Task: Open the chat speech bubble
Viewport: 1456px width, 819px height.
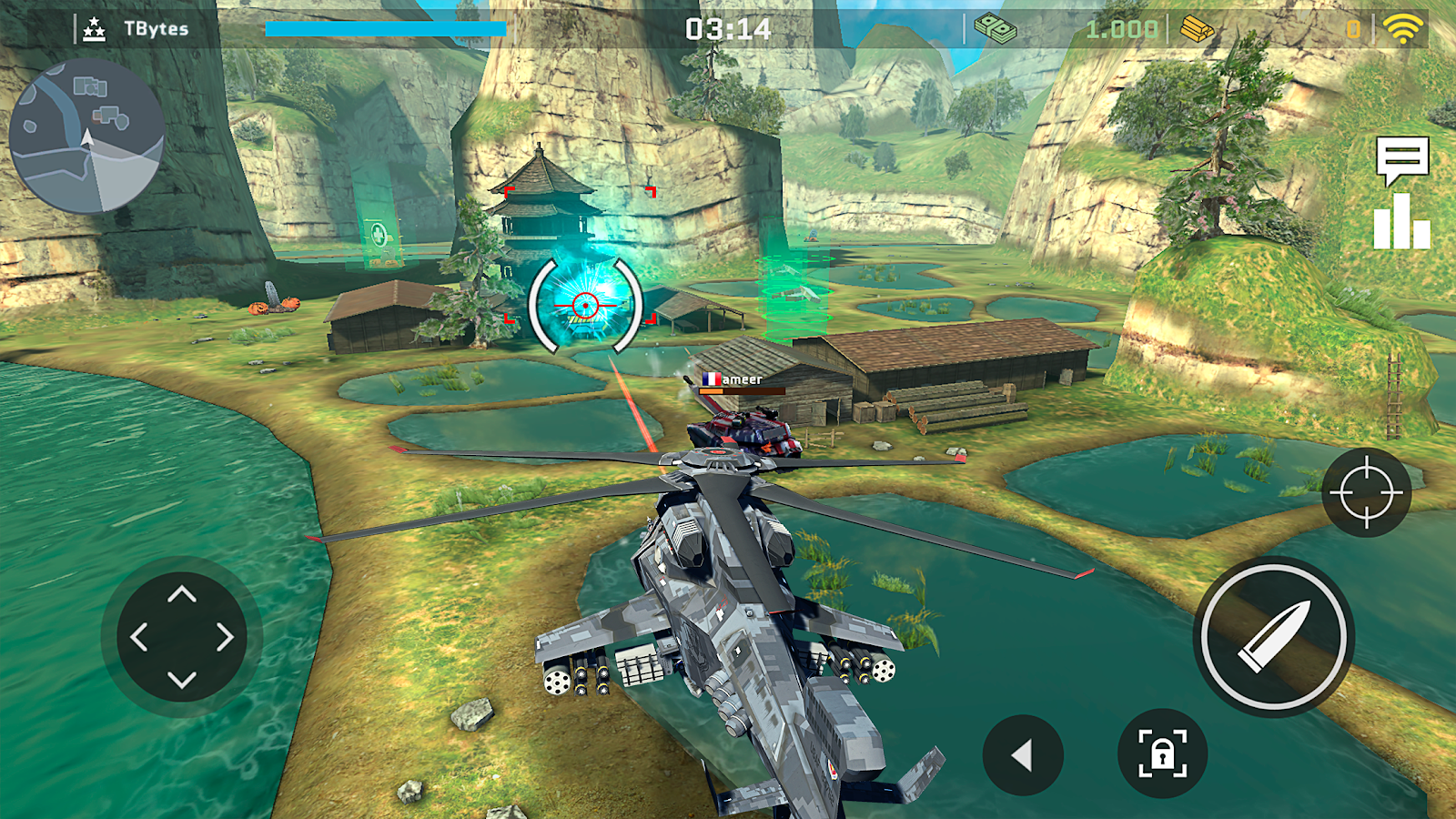Action: click(1401, 159)
